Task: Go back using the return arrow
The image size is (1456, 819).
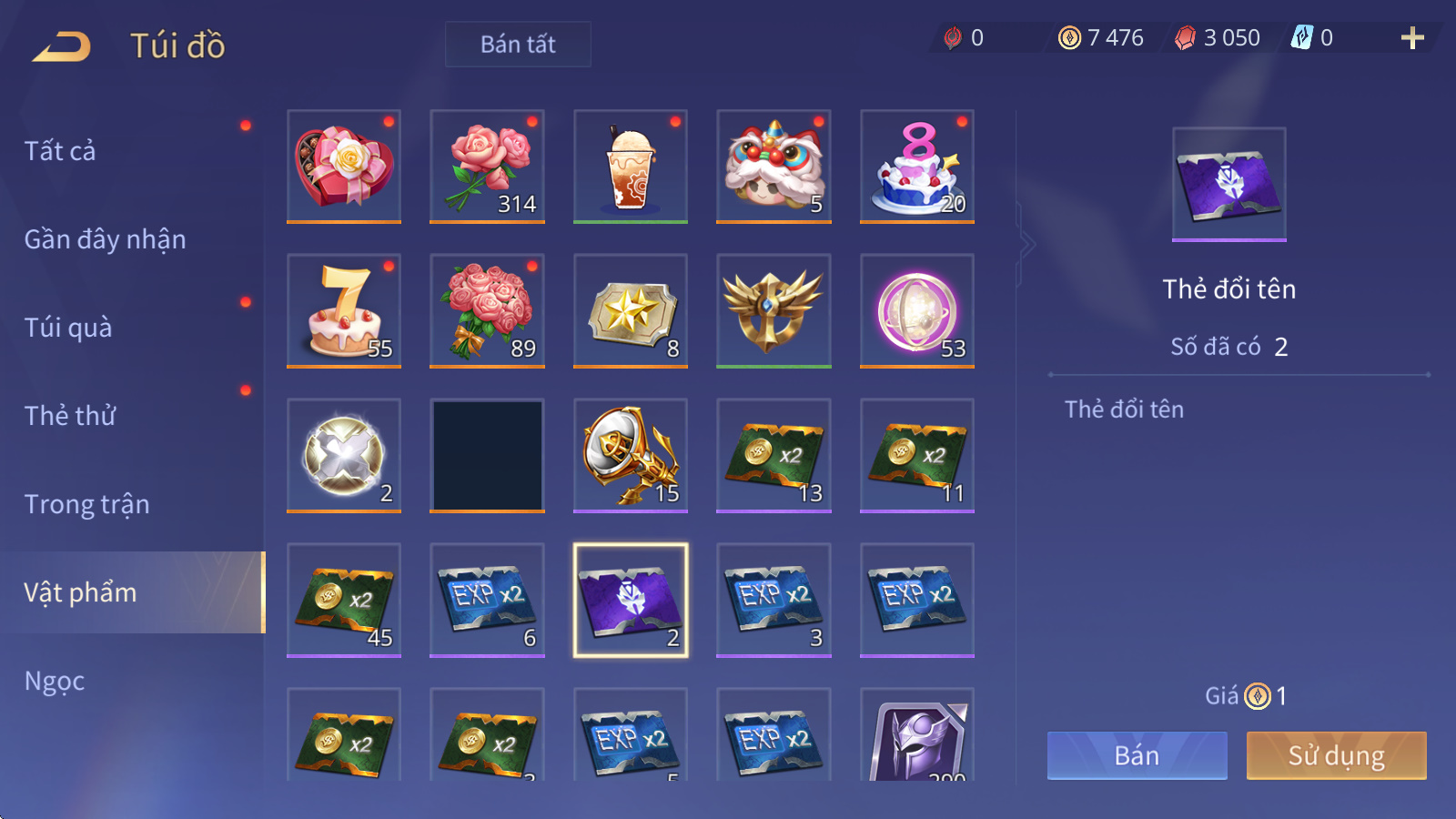Action: coord(62,45)
